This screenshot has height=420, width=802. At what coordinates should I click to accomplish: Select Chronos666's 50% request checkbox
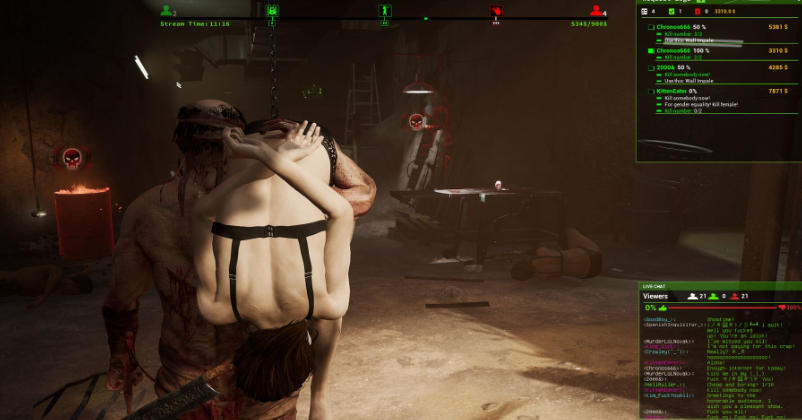coord(651,27)
